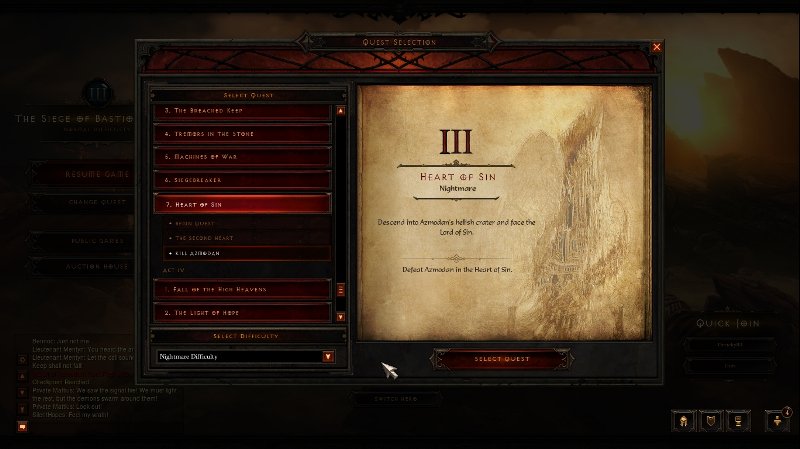800x449 pixels.
Task: Open the helmet icon menu
Action: [x=685, y=421]
